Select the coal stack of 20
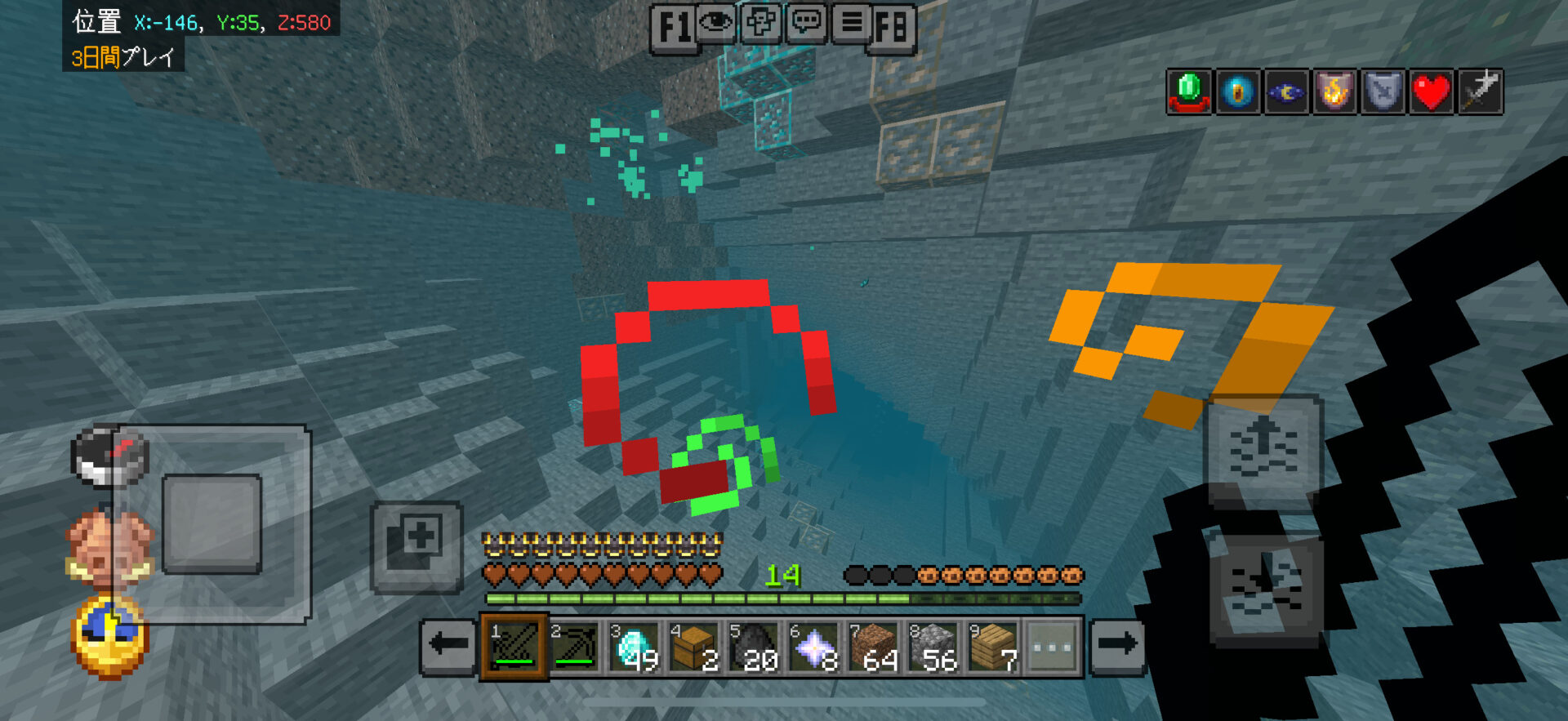The width and height of the screenshot is (1568, 721). click(754, 647)
